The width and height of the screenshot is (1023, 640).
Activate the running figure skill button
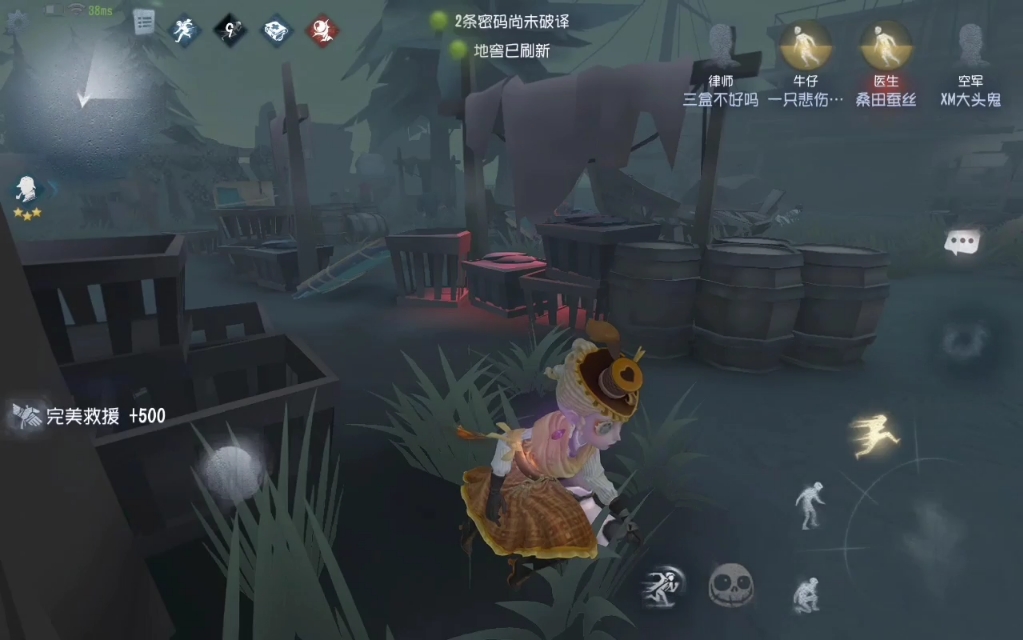pos(663,586)
